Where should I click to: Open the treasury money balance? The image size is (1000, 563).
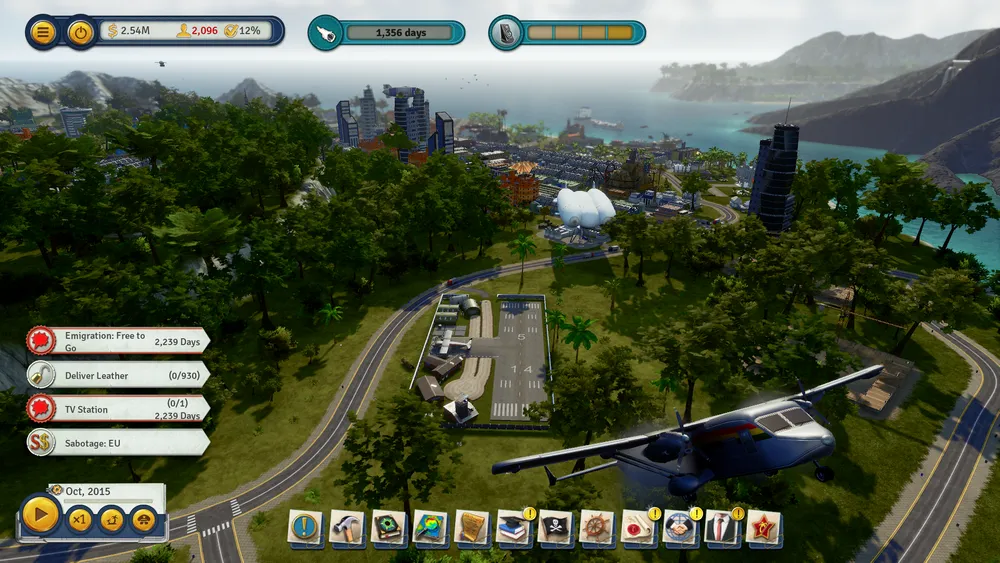[128, 31]
